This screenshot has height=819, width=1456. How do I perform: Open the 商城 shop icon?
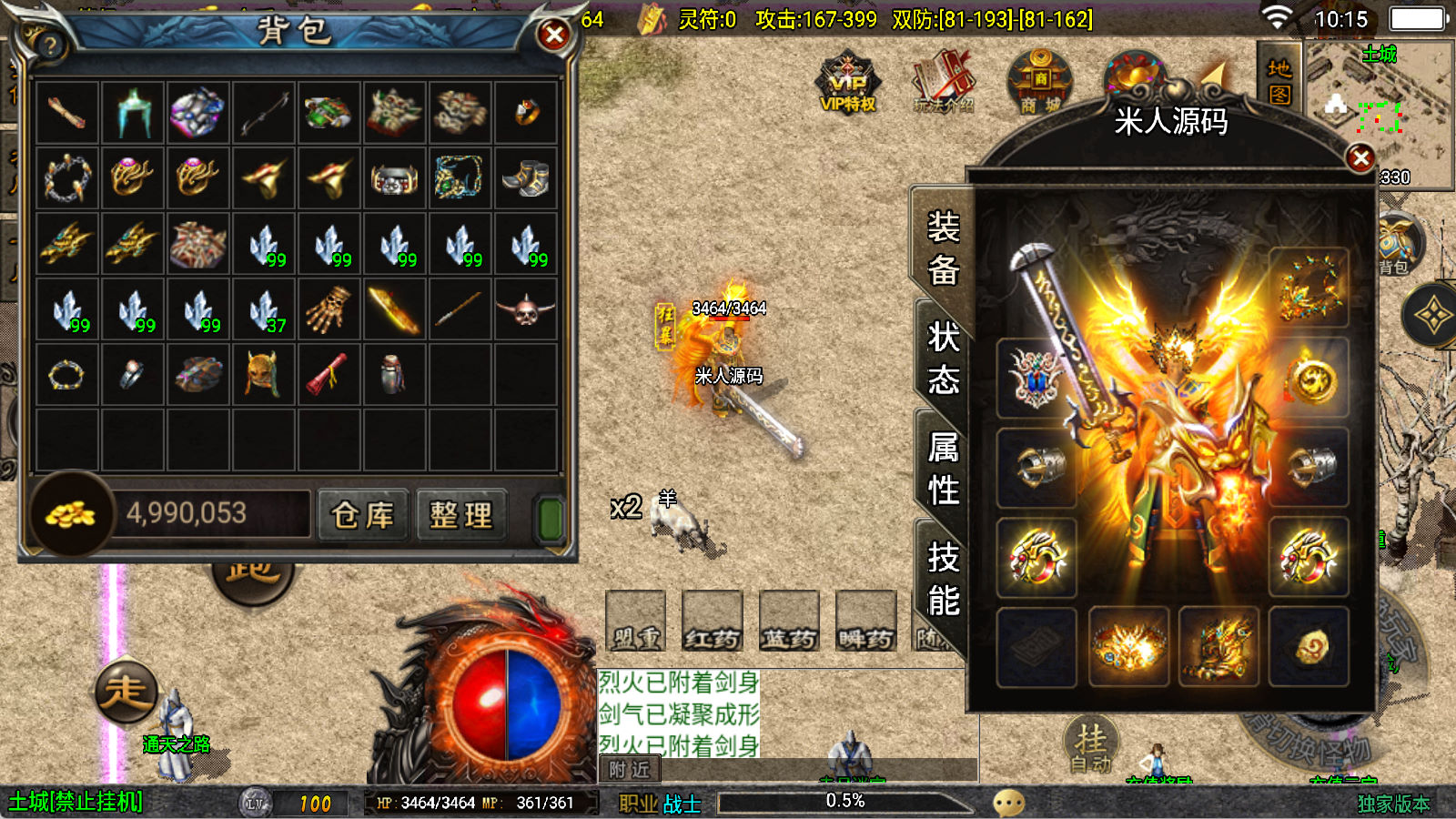click(1039, 83)
